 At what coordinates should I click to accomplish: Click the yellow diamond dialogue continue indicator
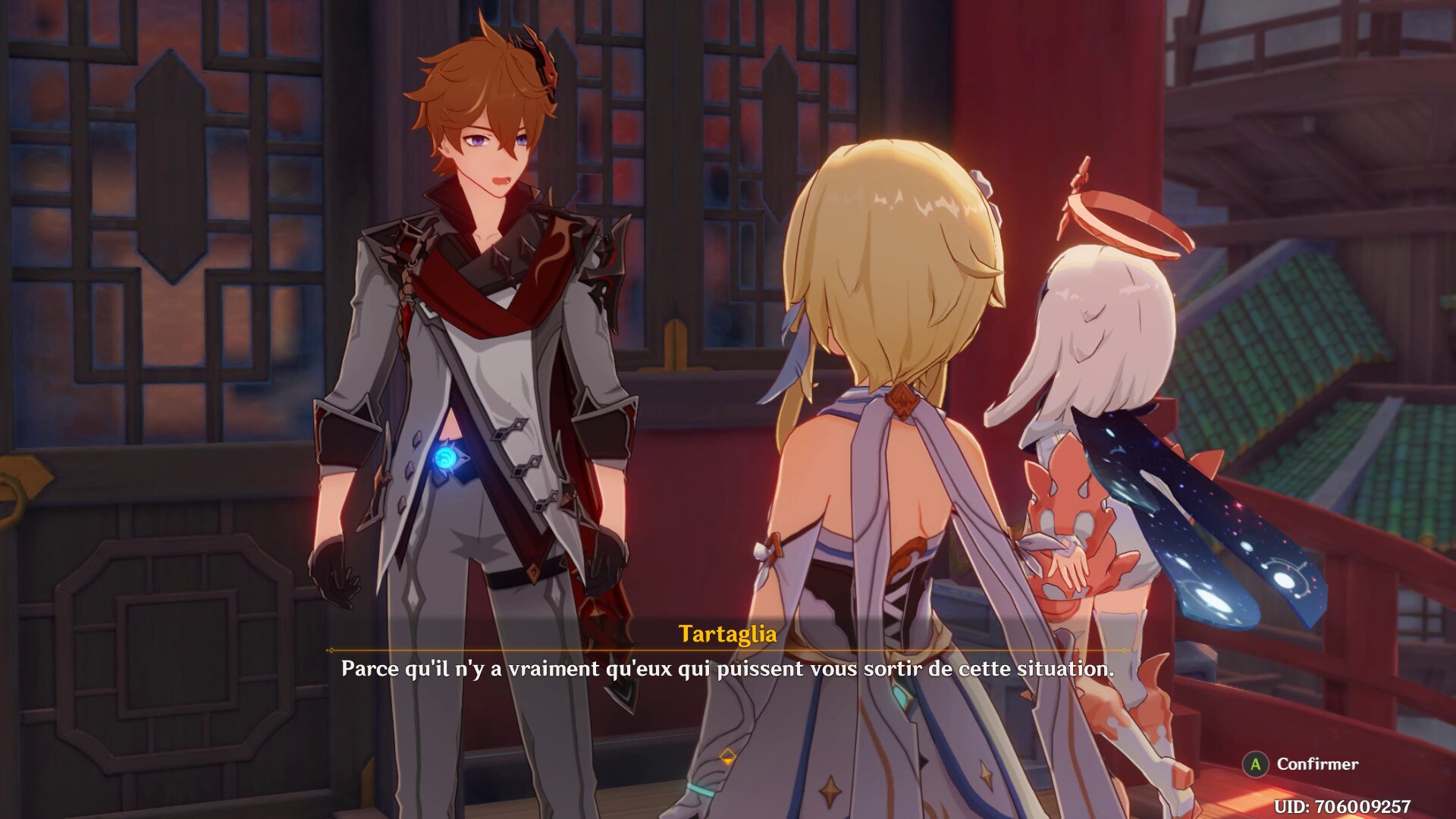728,755
